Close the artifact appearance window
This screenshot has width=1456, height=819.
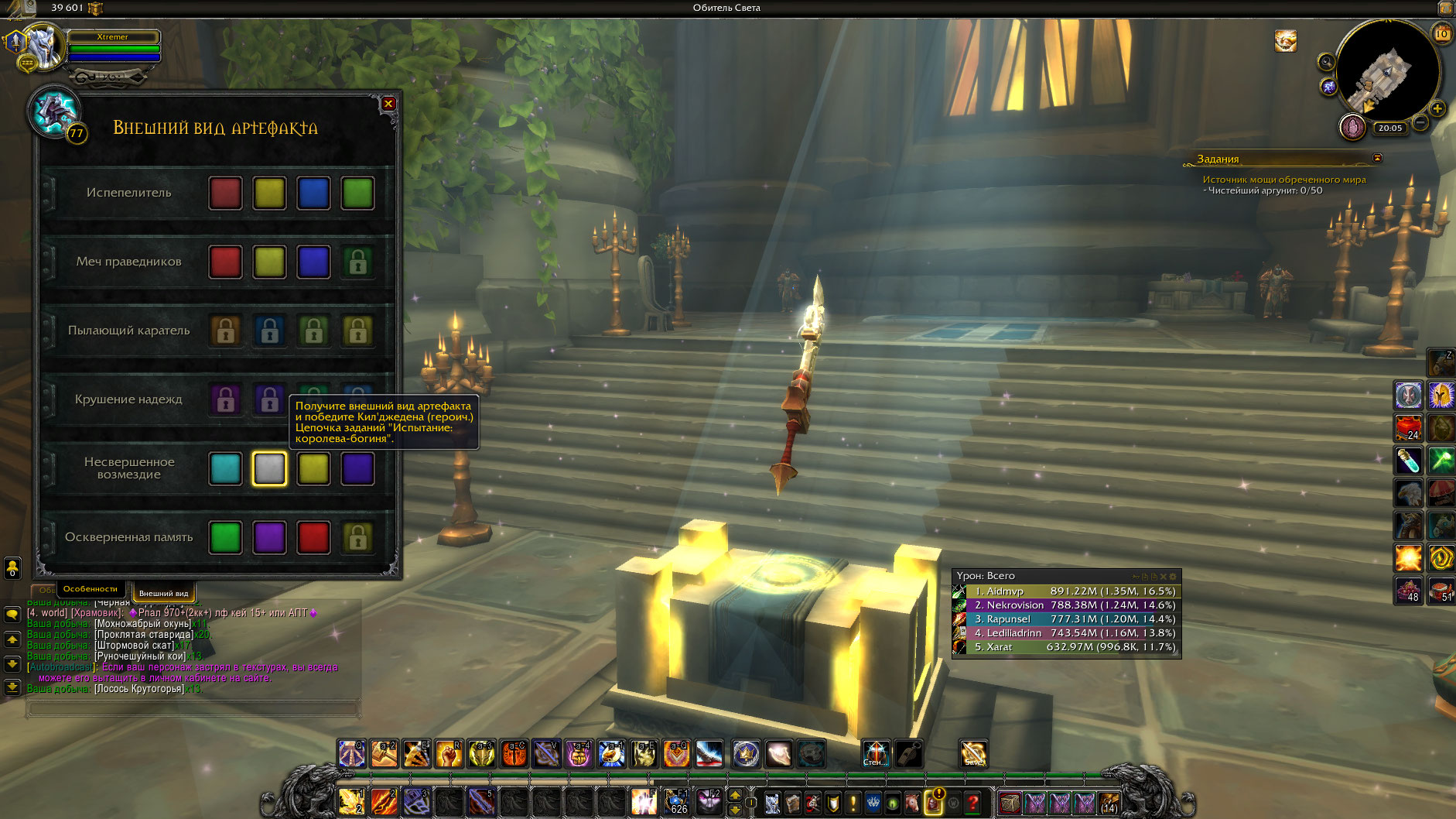388,104
